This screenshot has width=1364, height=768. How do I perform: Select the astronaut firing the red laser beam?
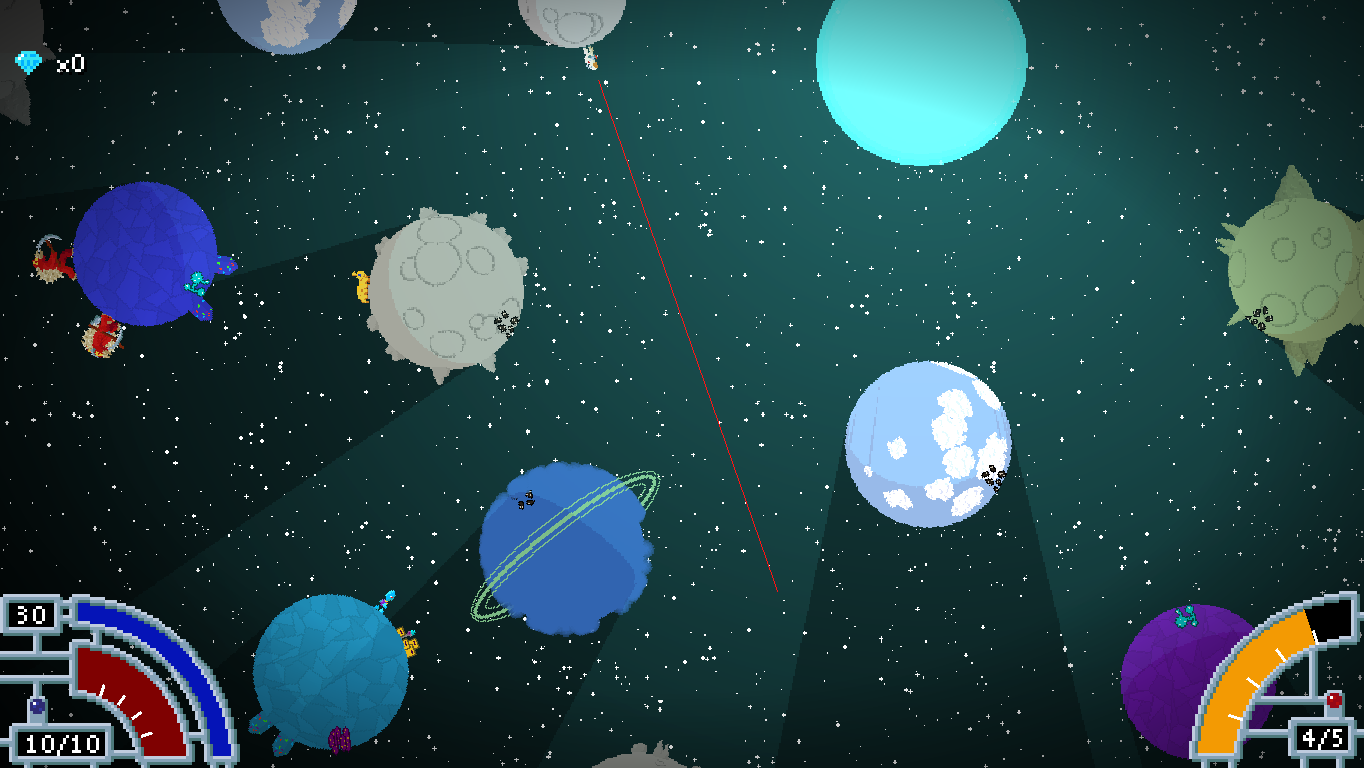point(588,58)
